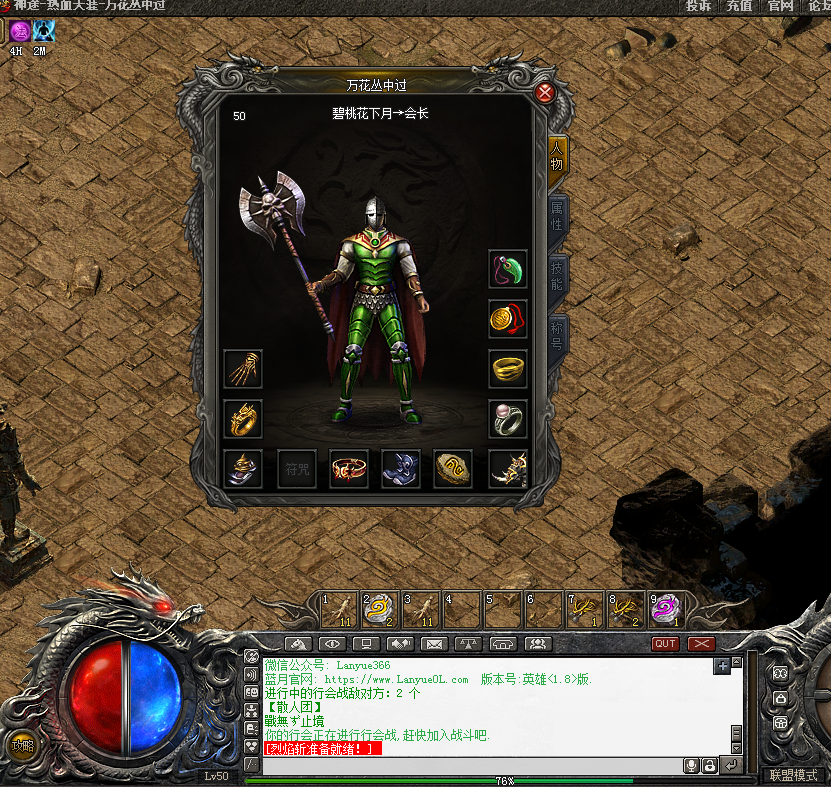Close the character equipment panel
This screenshot has height=787, width=831.
545,93
